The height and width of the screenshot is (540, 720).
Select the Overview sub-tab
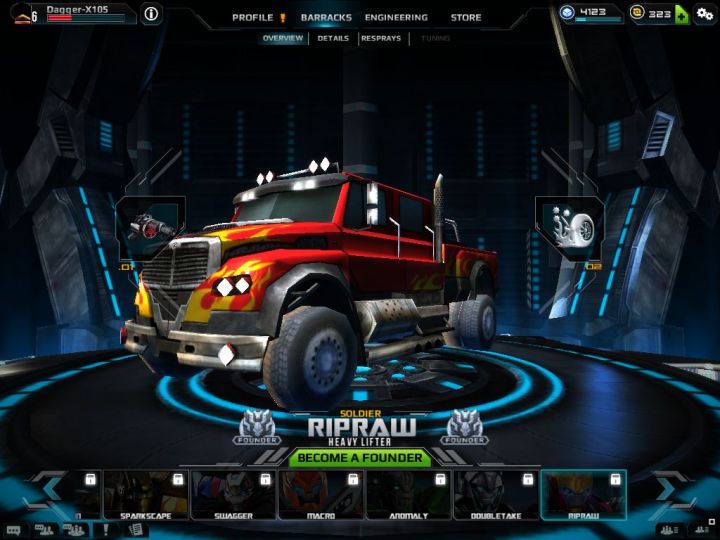(x=283, y=38)
